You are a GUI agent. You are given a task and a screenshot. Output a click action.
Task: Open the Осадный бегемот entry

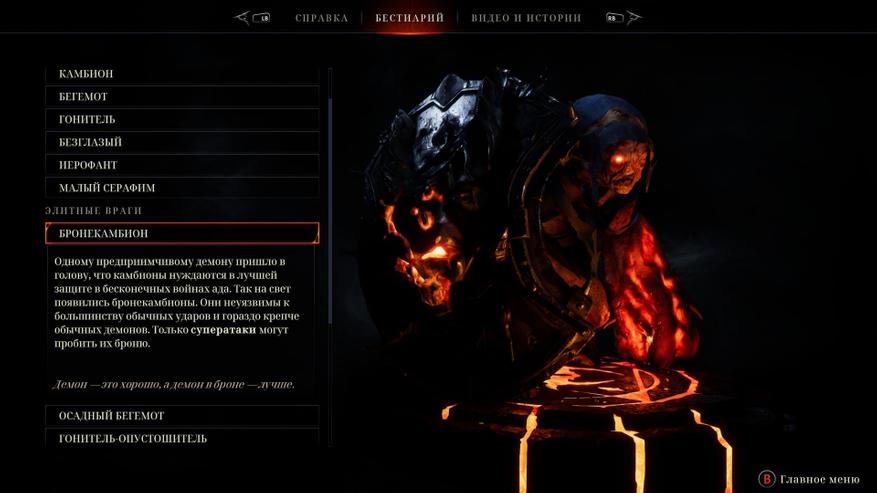pyautogui.click(x=182, y=416)
